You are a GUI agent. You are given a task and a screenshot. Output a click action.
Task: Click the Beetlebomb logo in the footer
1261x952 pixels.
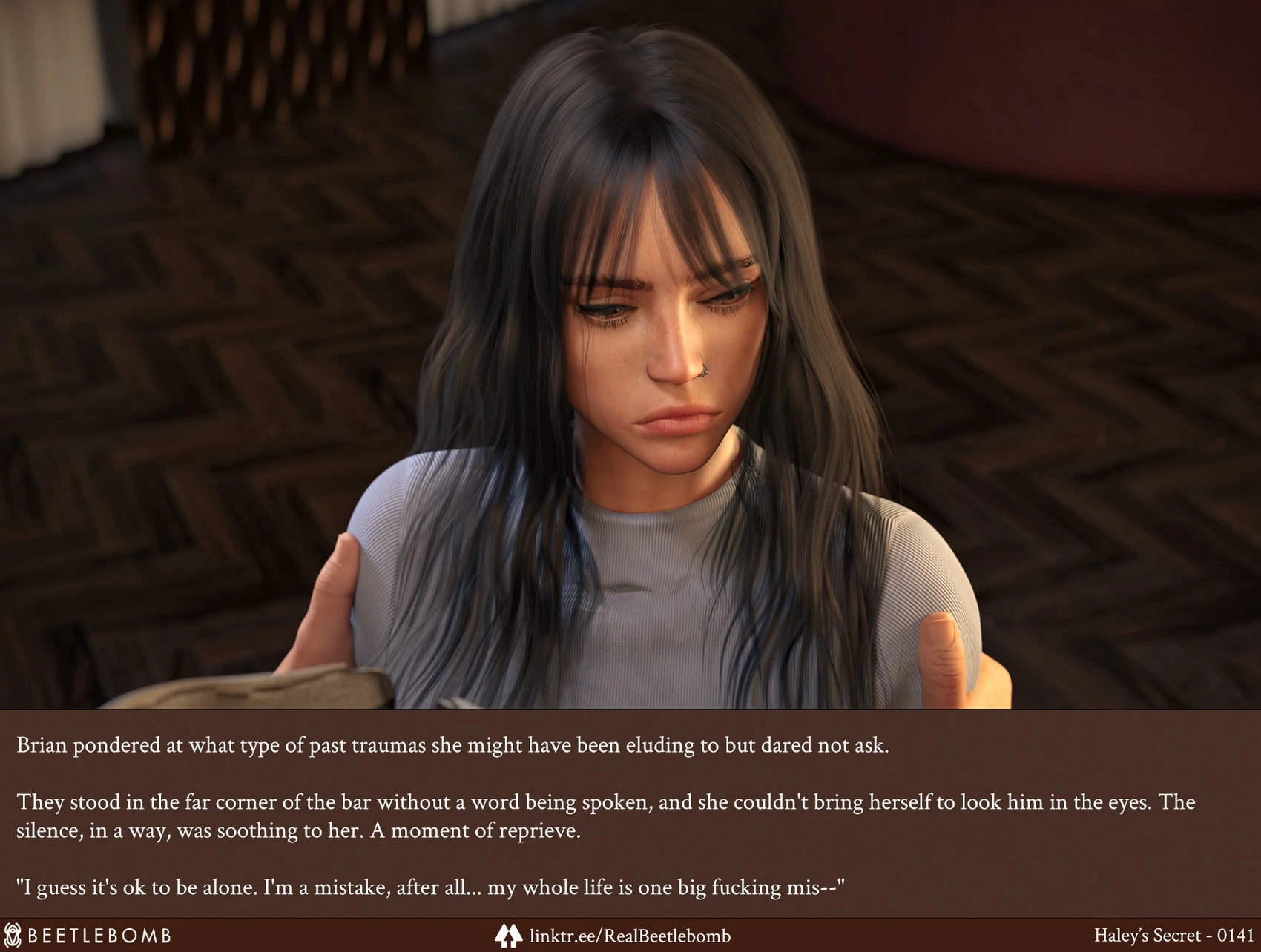(88, 935)
